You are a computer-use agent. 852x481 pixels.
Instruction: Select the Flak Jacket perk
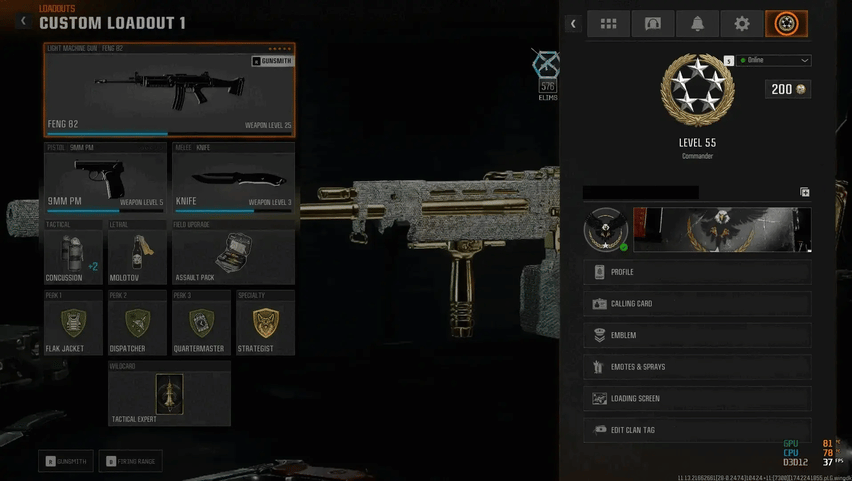pyautogui.click(x=73, y=324)
